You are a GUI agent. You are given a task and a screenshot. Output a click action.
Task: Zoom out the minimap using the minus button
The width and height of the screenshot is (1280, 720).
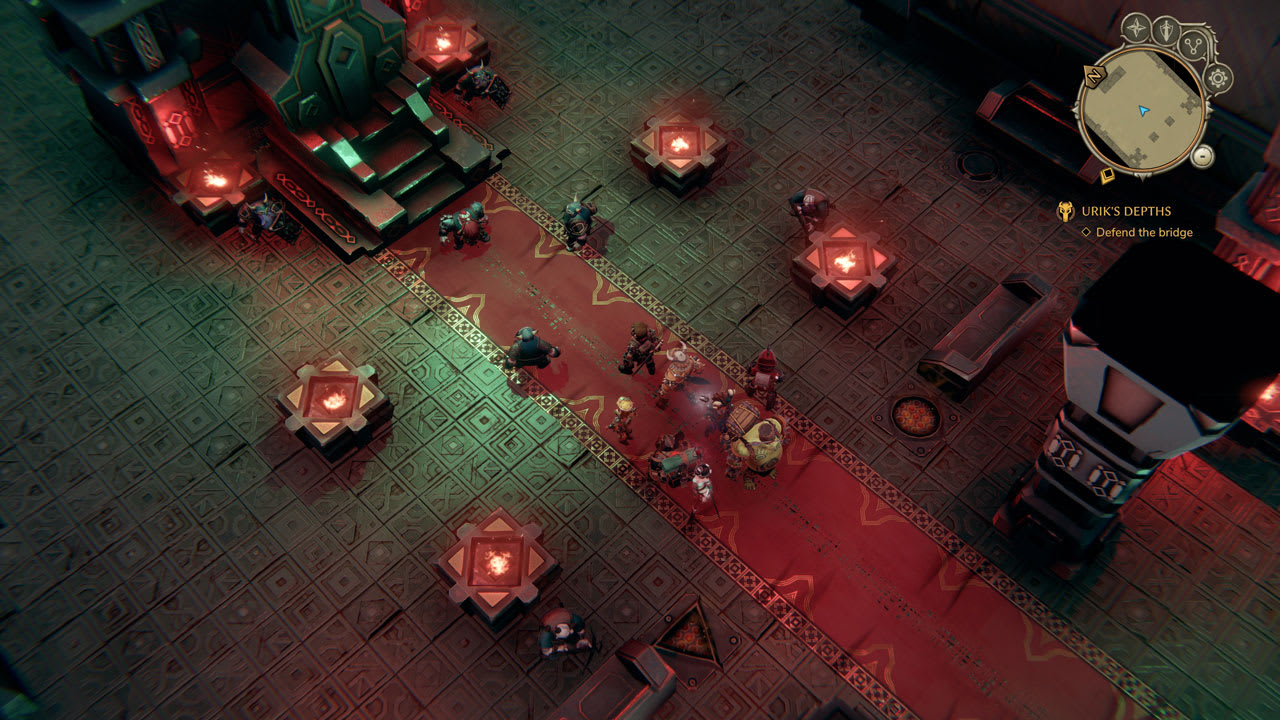(x=1203, y=156)
